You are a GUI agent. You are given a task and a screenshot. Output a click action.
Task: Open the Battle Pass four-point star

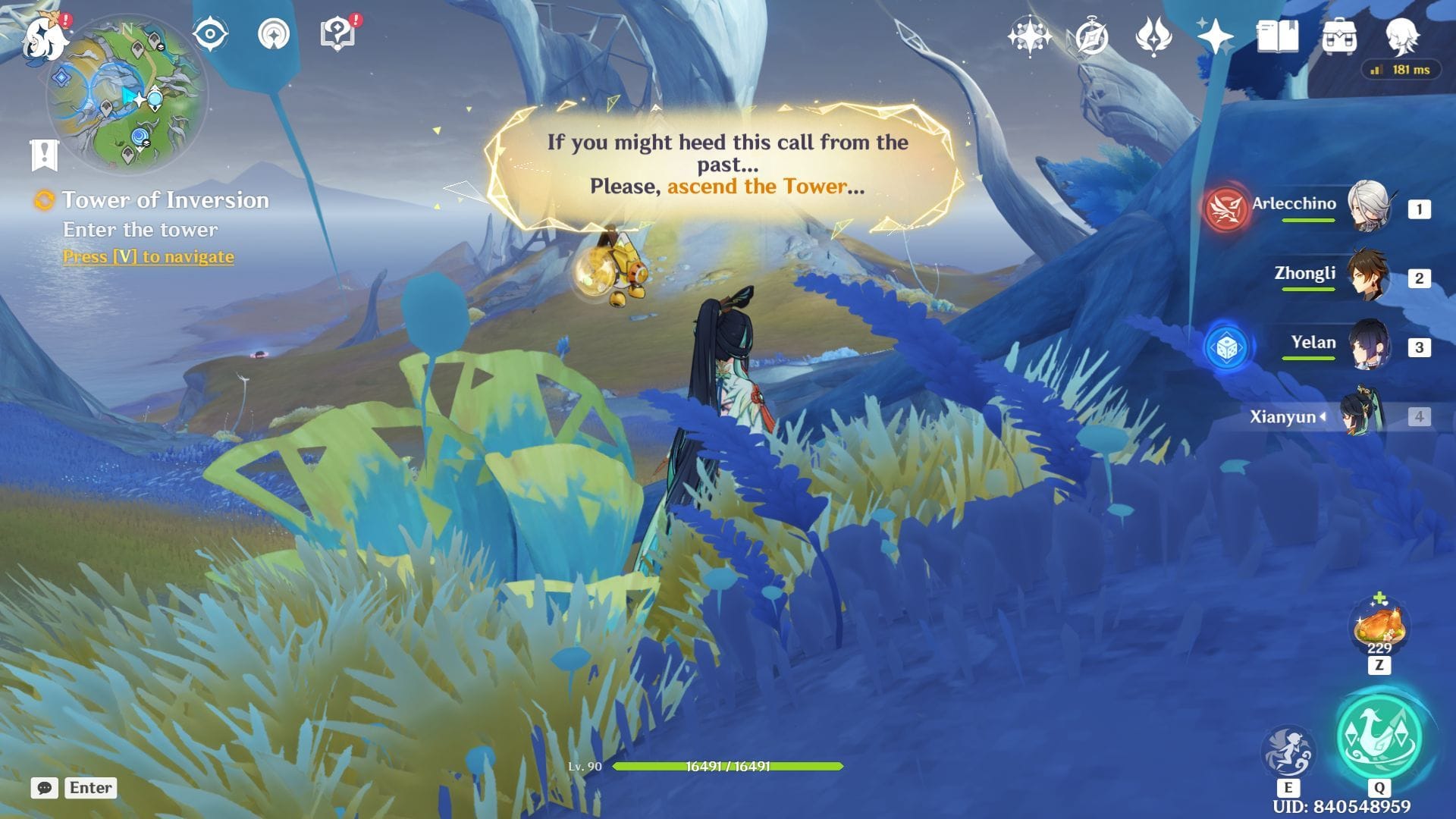1215,36
